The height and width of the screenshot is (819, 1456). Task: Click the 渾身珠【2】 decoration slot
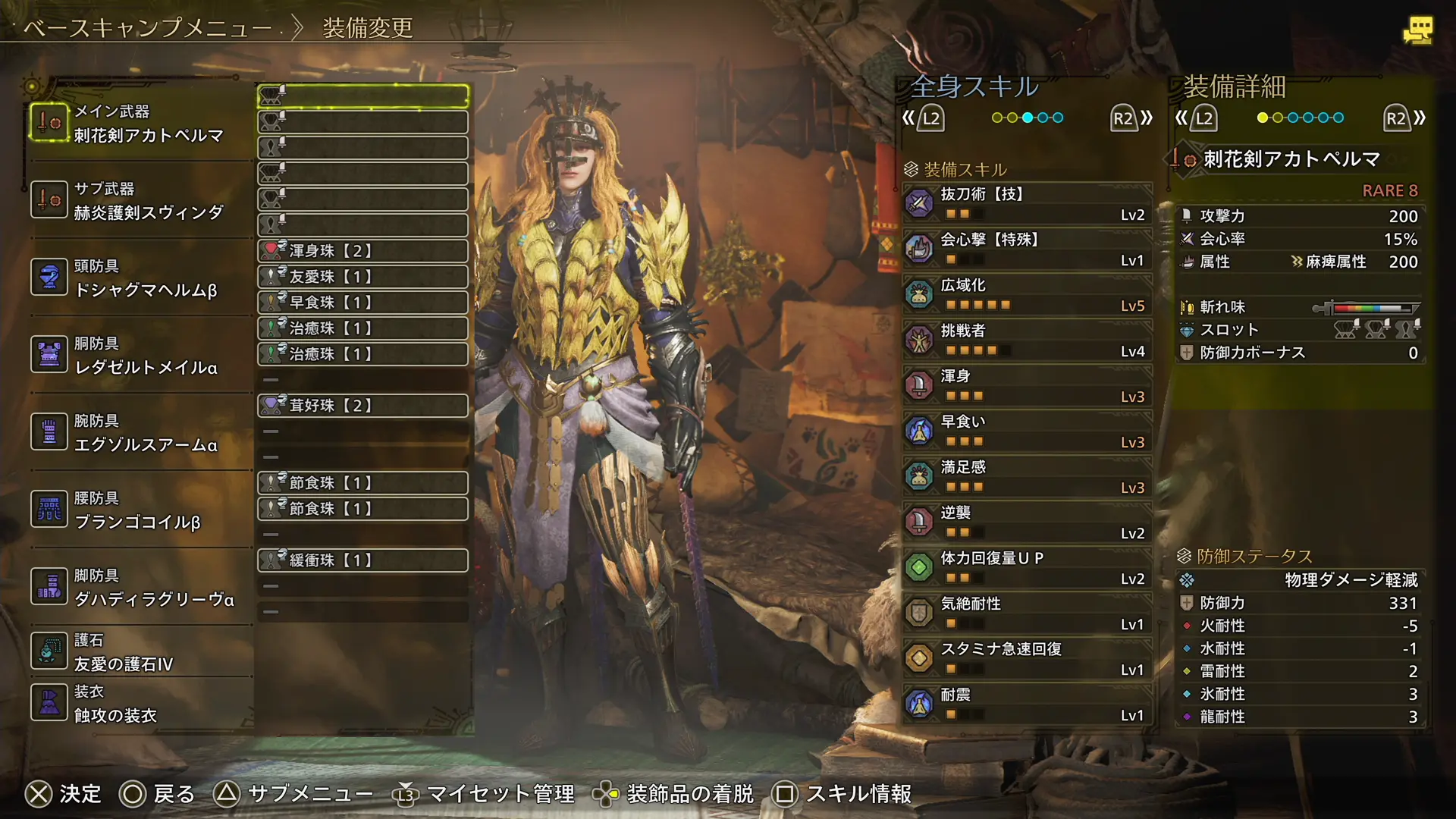point(362,251)
